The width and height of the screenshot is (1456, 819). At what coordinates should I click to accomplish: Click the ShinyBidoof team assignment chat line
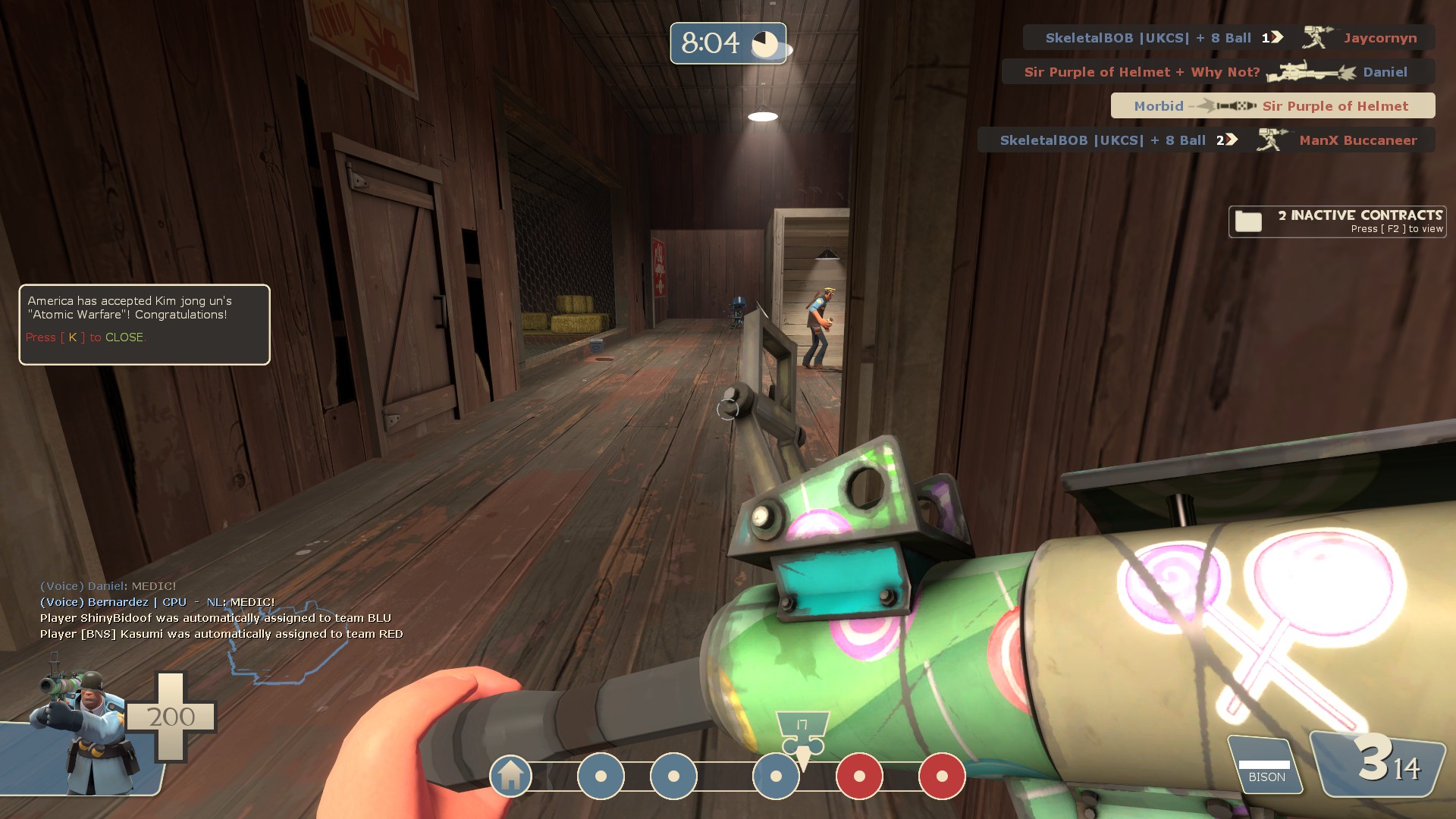point(215,618)
